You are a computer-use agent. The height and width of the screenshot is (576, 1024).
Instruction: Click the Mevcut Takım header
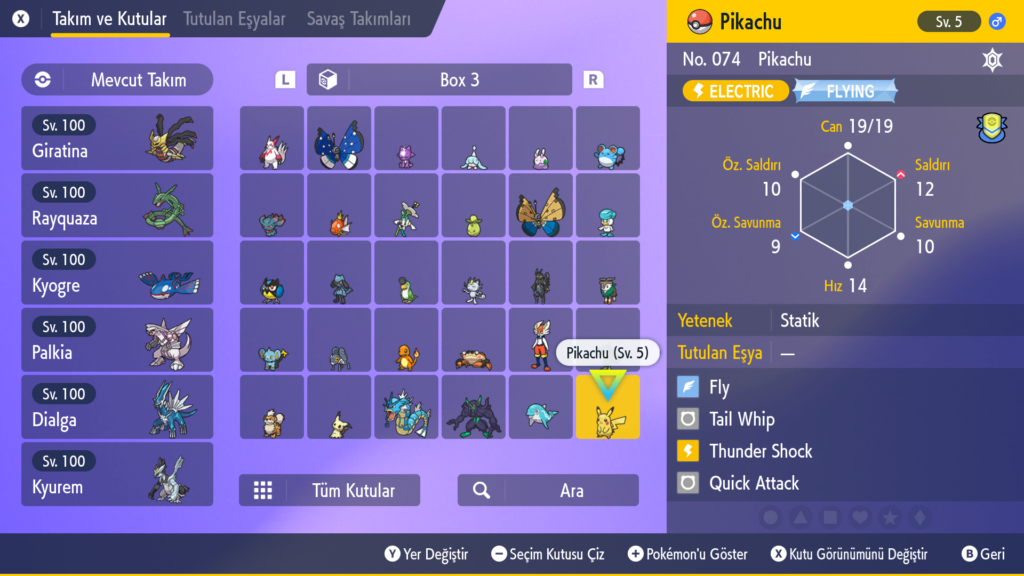tap(117, 80)
